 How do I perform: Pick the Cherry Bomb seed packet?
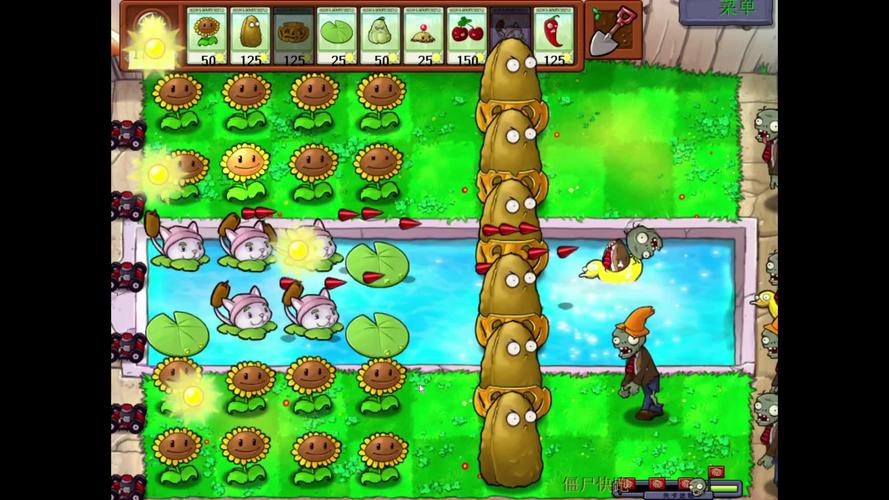tap(465, 37)
